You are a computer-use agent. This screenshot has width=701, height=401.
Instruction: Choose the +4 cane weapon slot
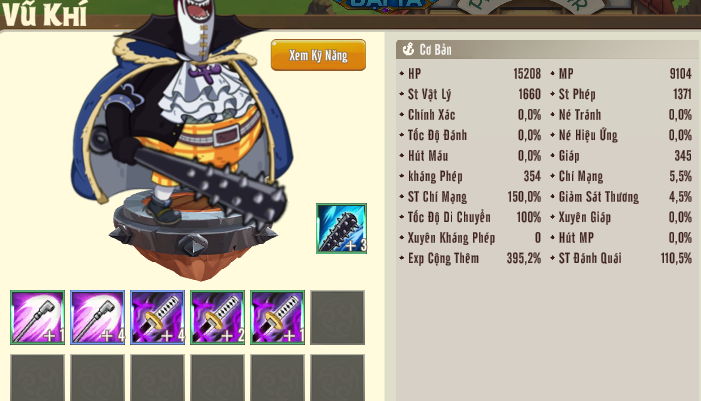(x=98, y=318)
